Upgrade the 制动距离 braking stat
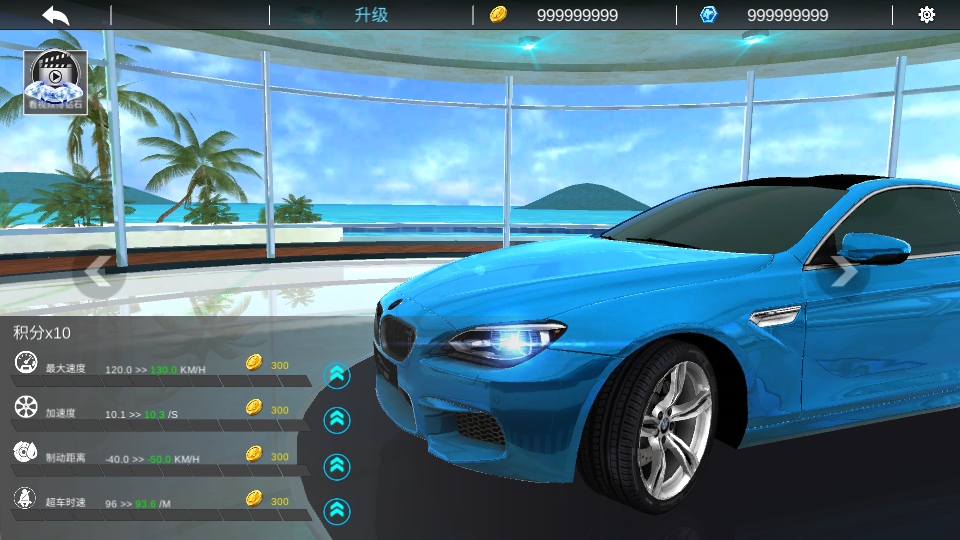This screenshot has width=960, height=540. [338, 466]
